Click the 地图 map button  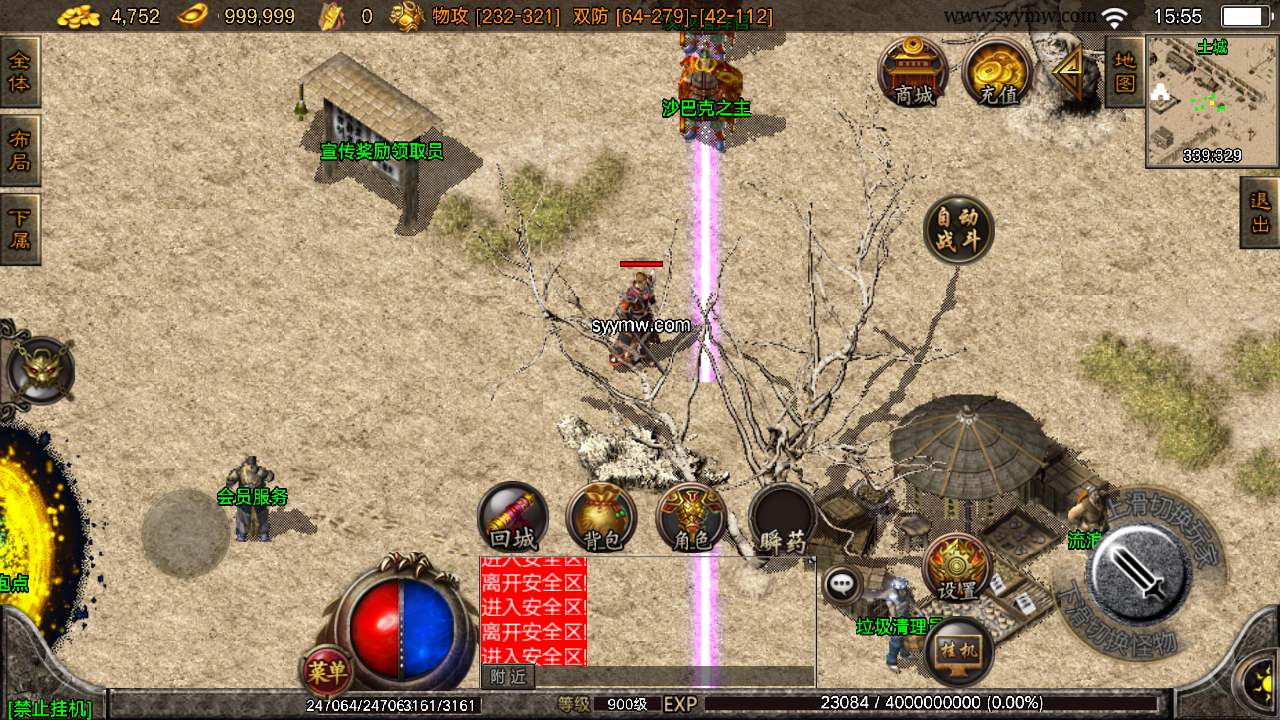coord(1125,72)
